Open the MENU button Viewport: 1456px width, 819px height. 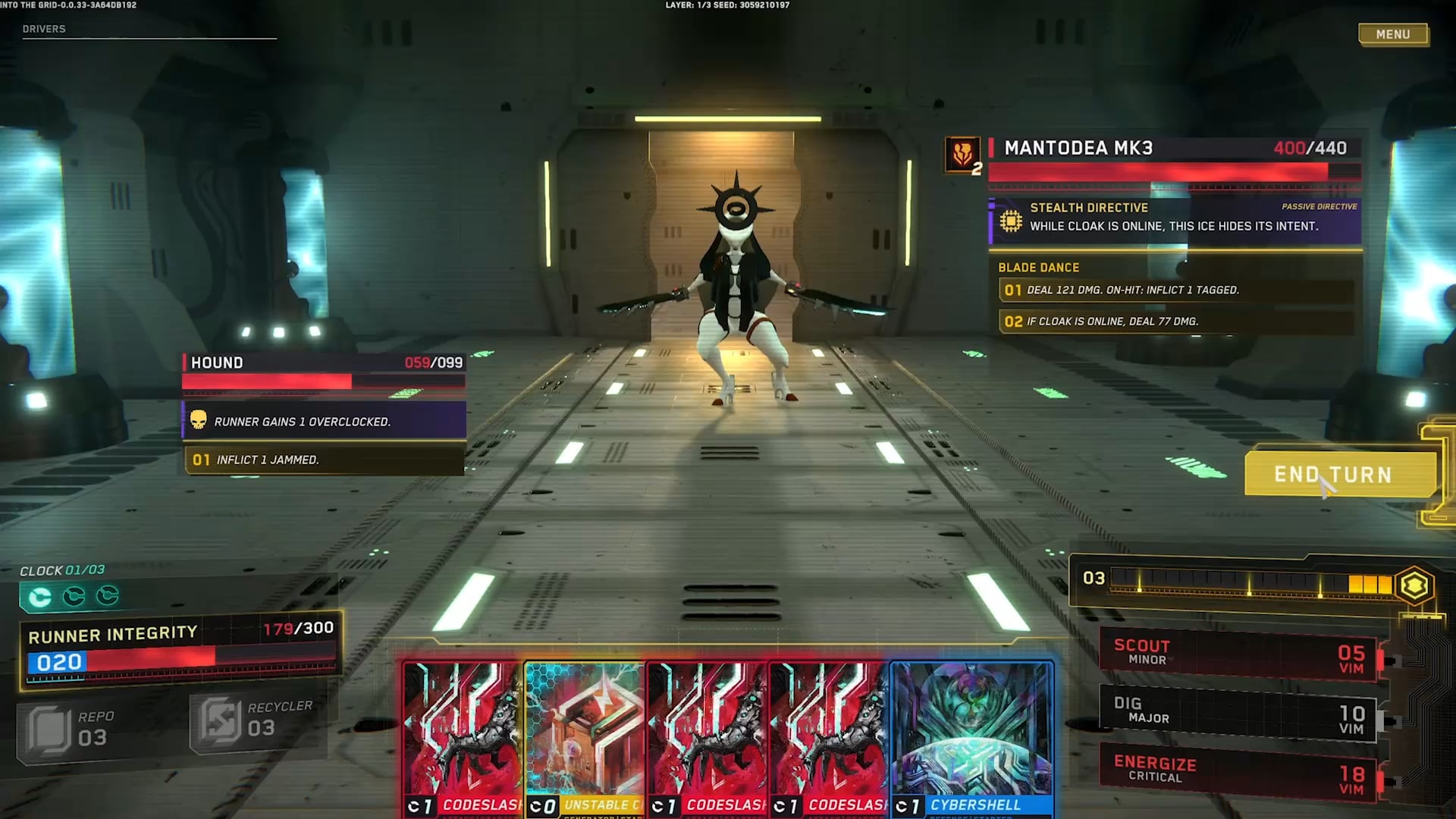click(1393, 34)
